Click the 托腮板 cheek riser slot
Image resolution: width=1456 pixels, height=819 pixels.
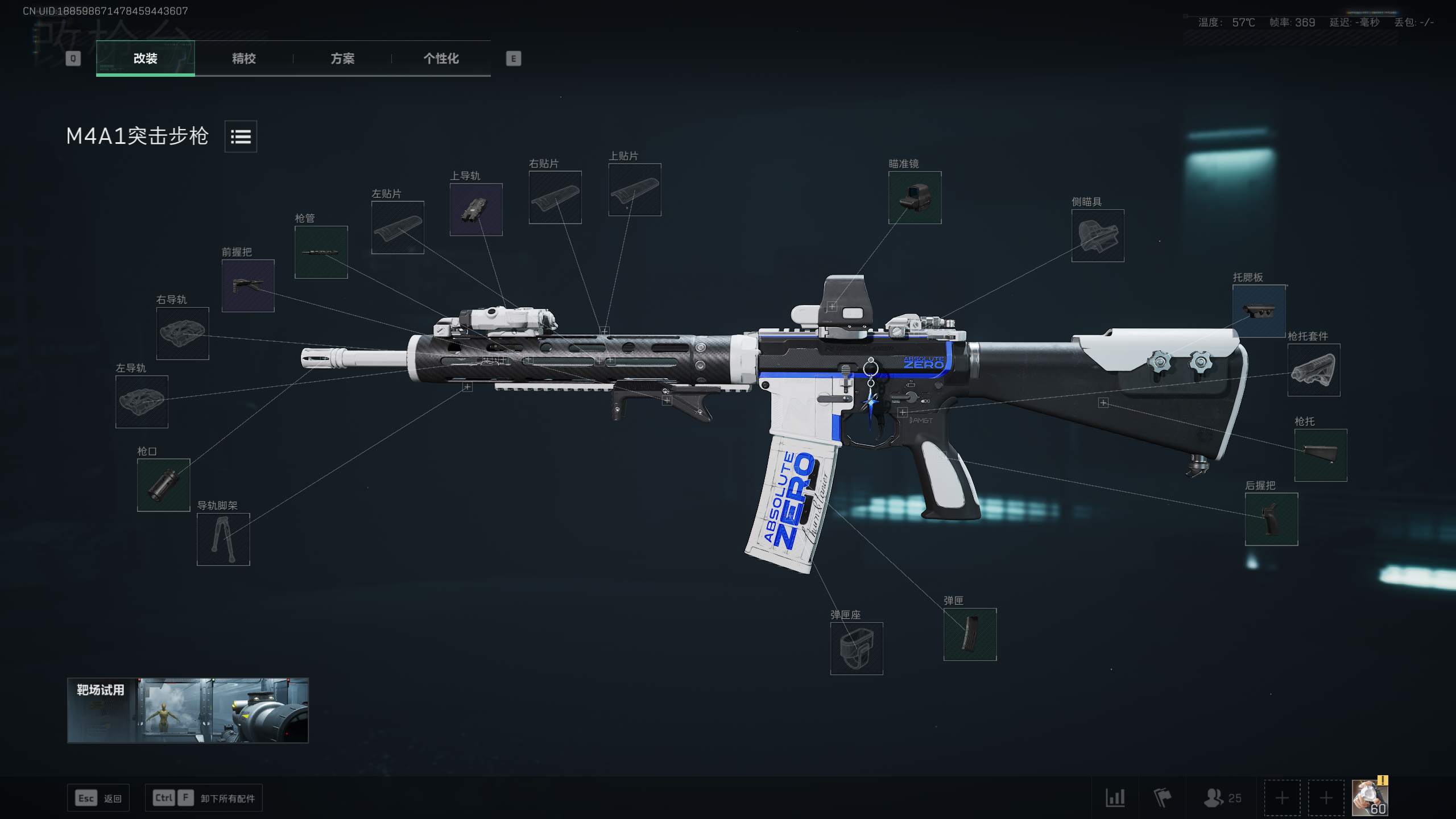(x=1260, y=311)
